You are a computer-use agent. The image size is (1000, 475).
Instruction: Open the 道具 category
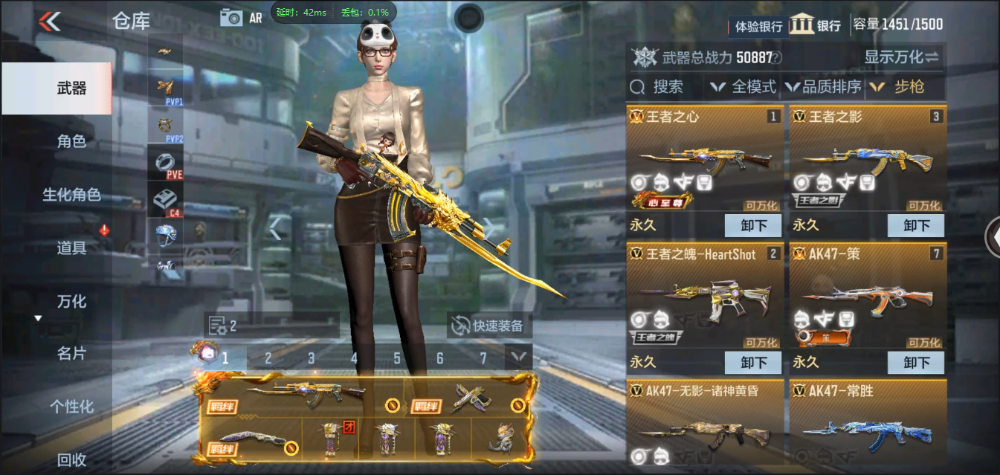point(70,247)
